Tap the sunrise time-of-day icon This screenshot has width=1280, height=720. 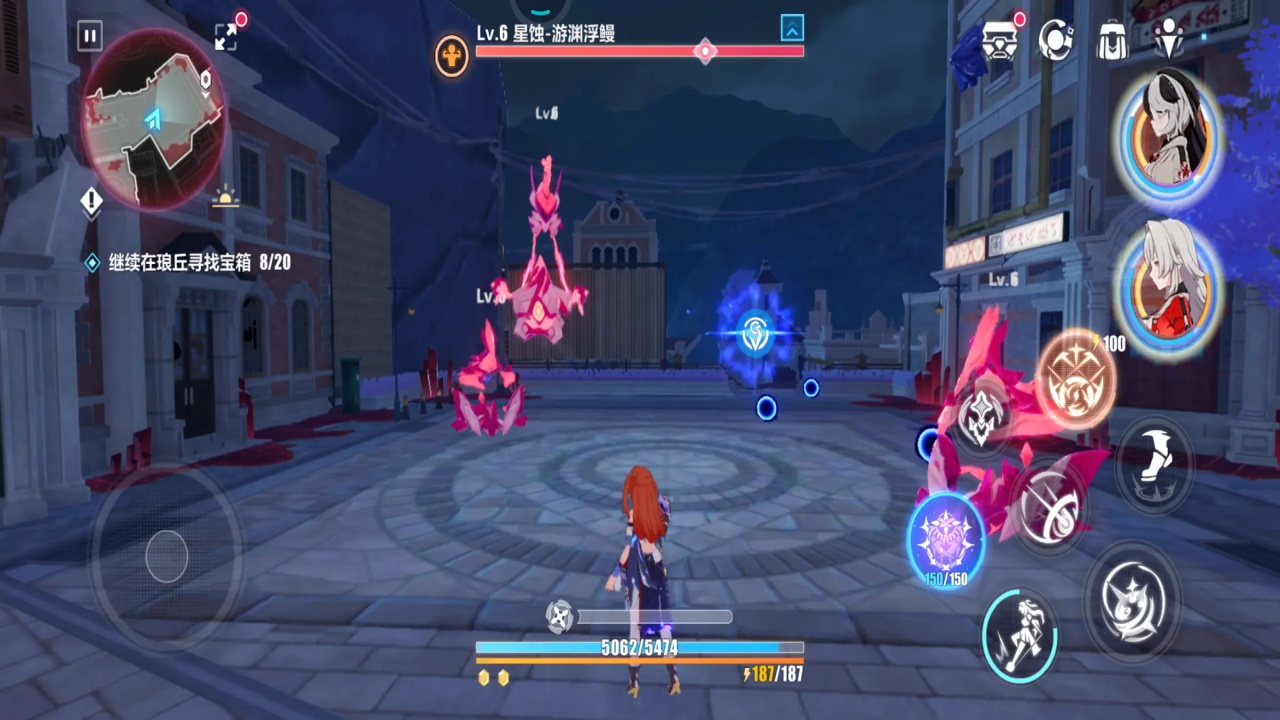[x=226, y=198]
